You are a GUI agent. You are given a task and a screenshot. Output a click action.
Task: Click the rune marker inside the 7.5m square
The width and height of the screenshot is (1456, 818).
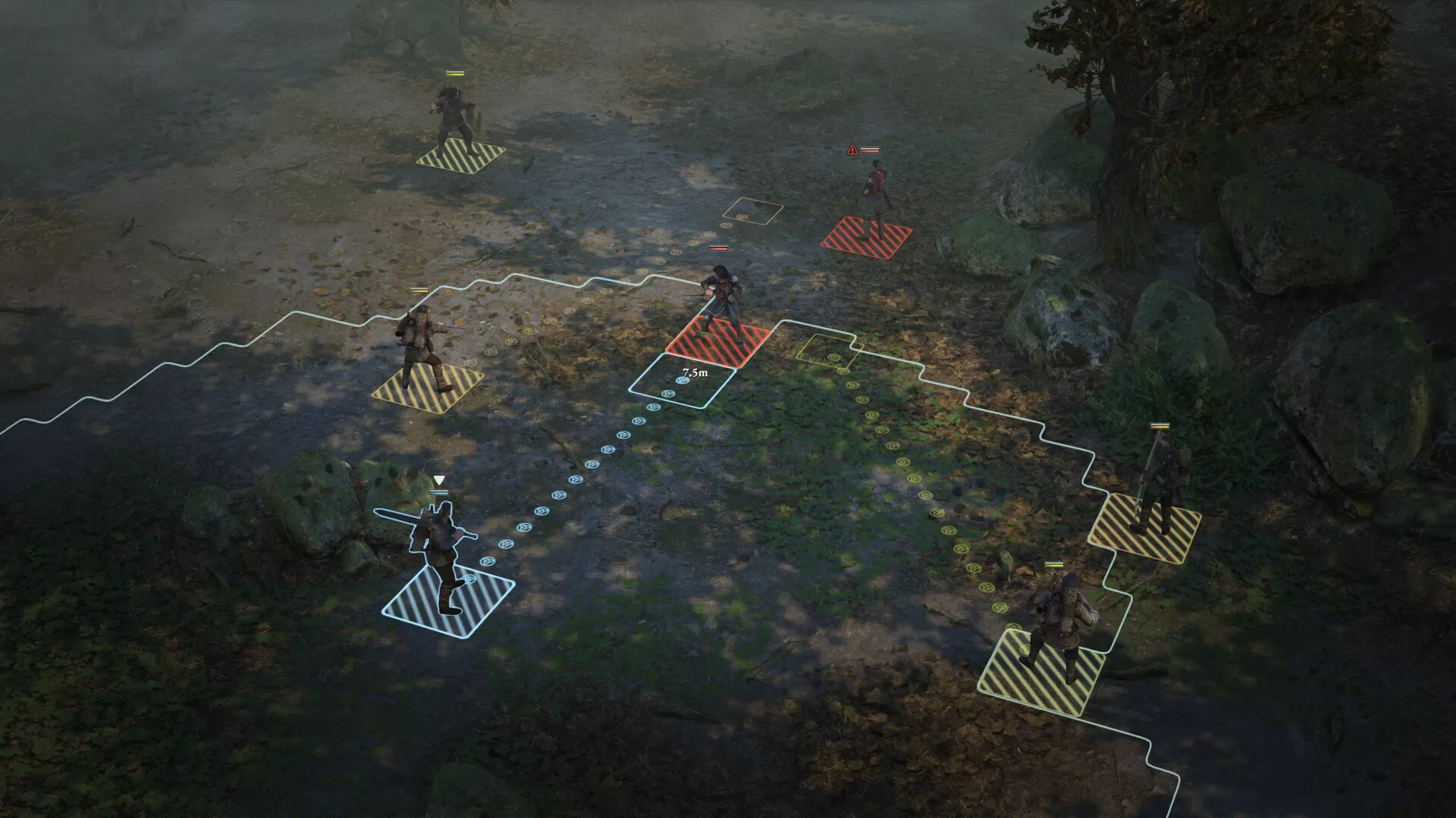(682, 381)
